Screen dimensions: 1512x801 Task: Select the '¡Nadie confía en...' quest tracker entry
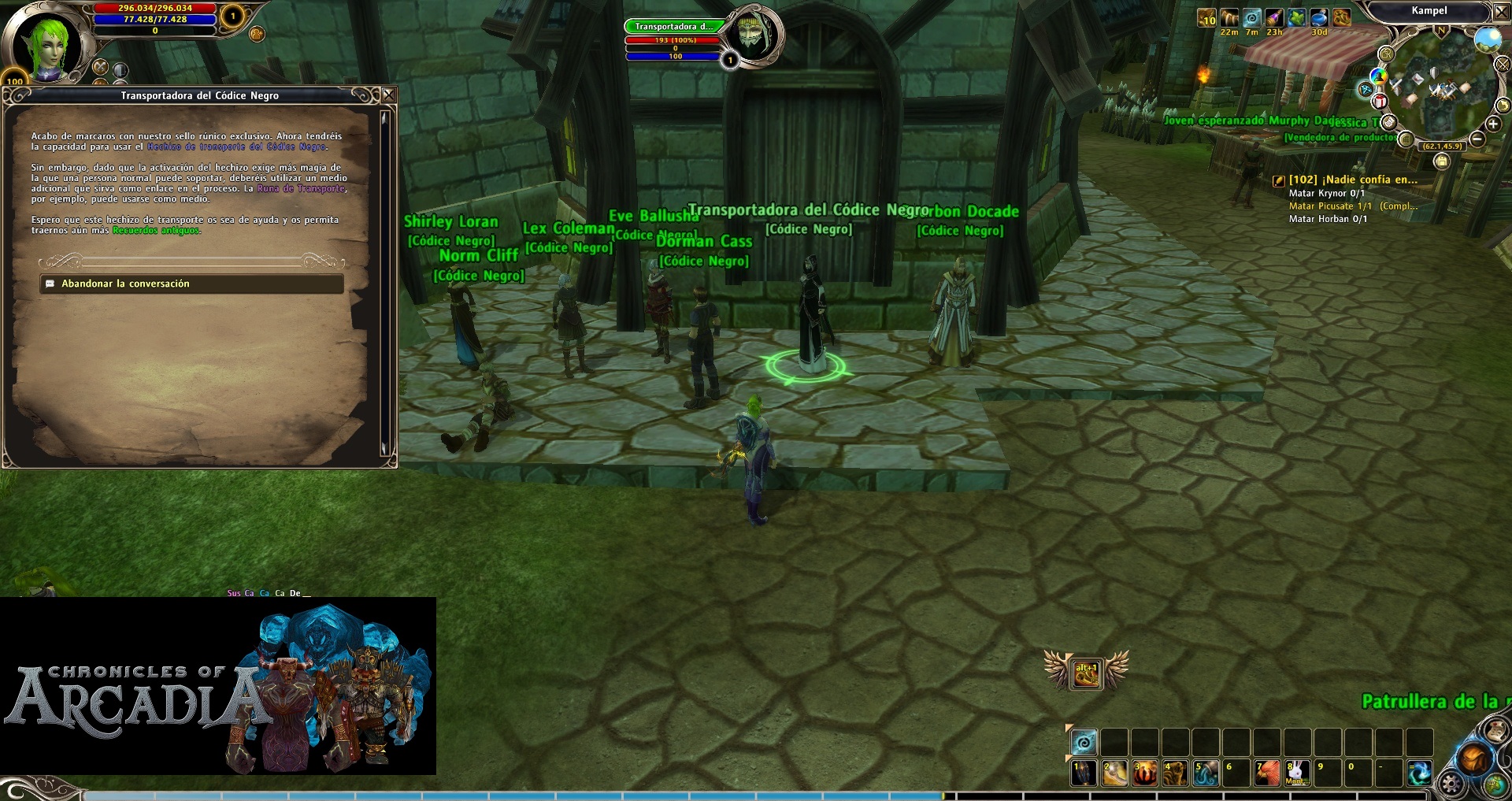(1352, 180)
